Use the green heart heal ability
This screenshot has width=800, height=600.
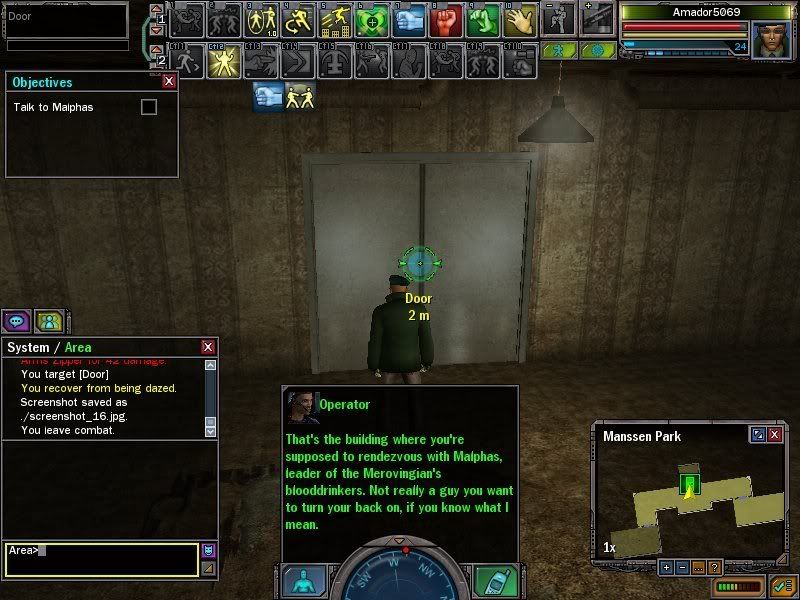tap(372, 20)
